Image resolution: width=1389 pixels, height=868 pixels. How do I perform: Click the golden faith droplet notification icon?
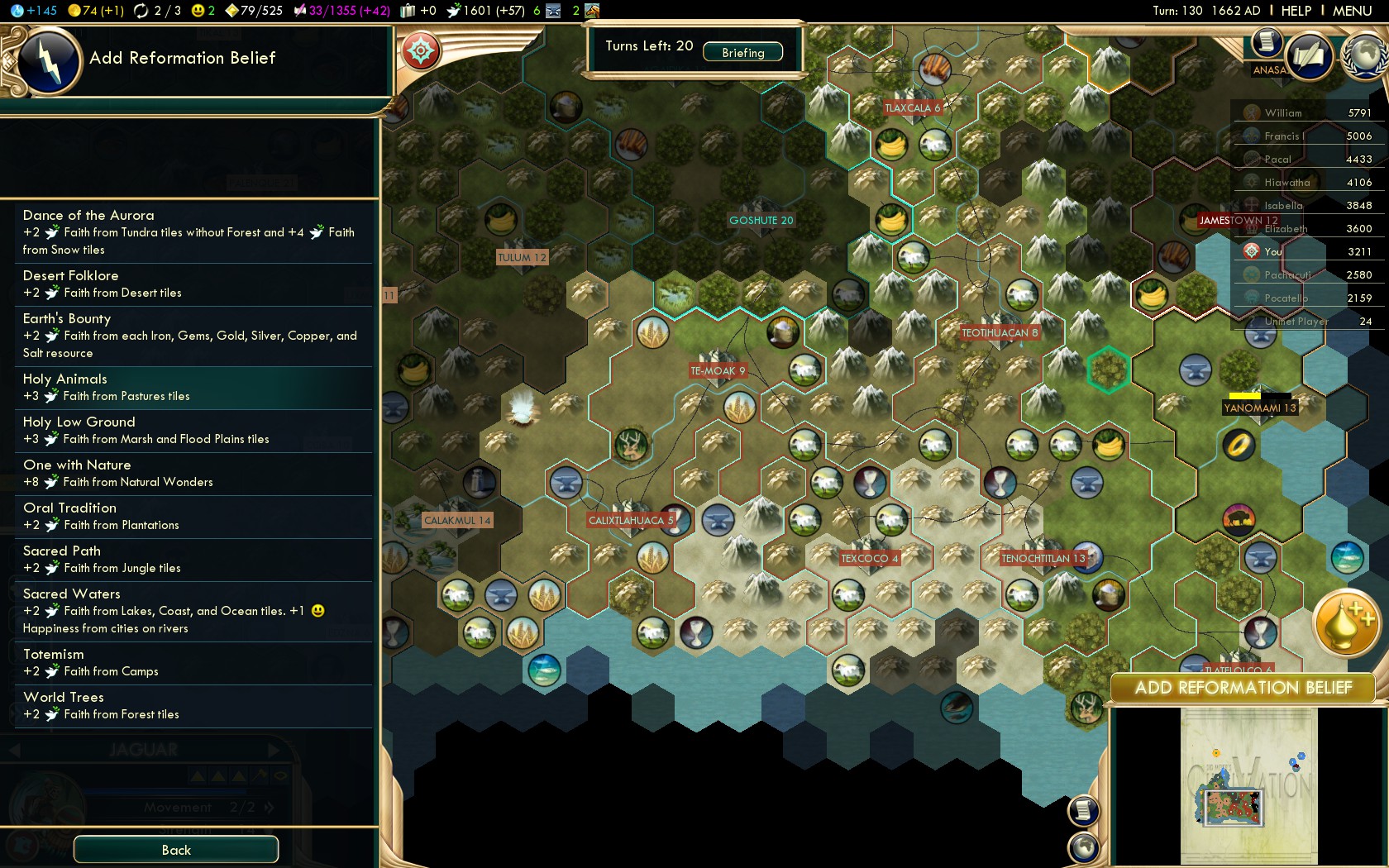[x=1346, y=623]
